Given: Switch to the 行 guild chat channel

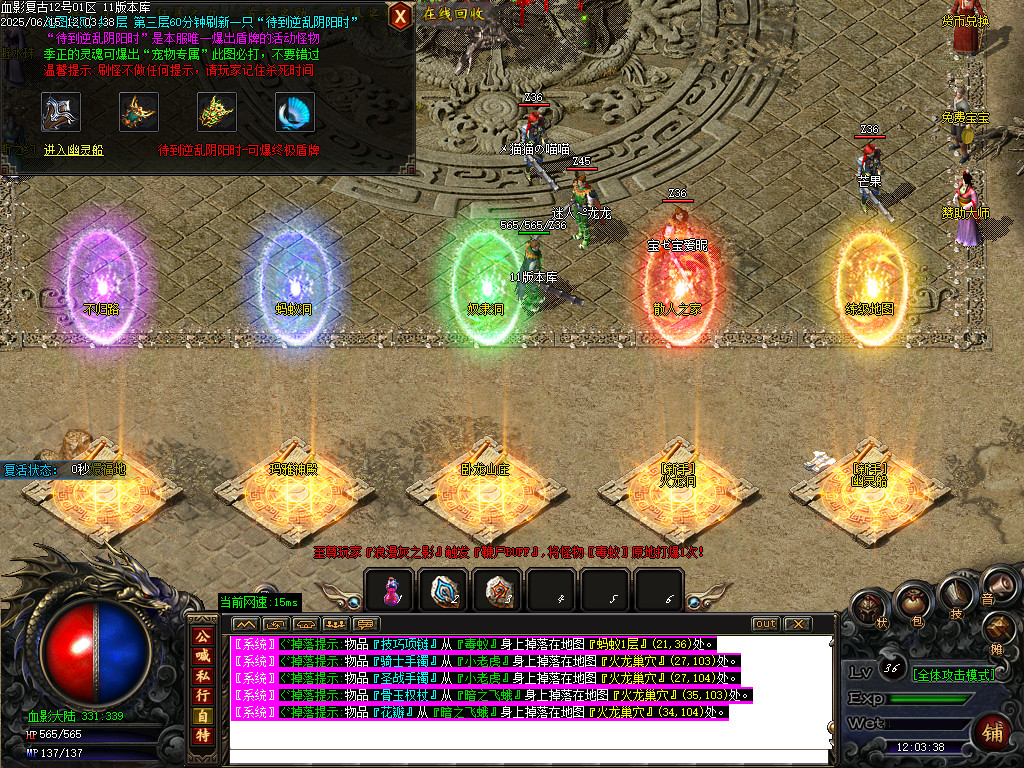Looking at the screenshot, I should [x=202, y=695].
